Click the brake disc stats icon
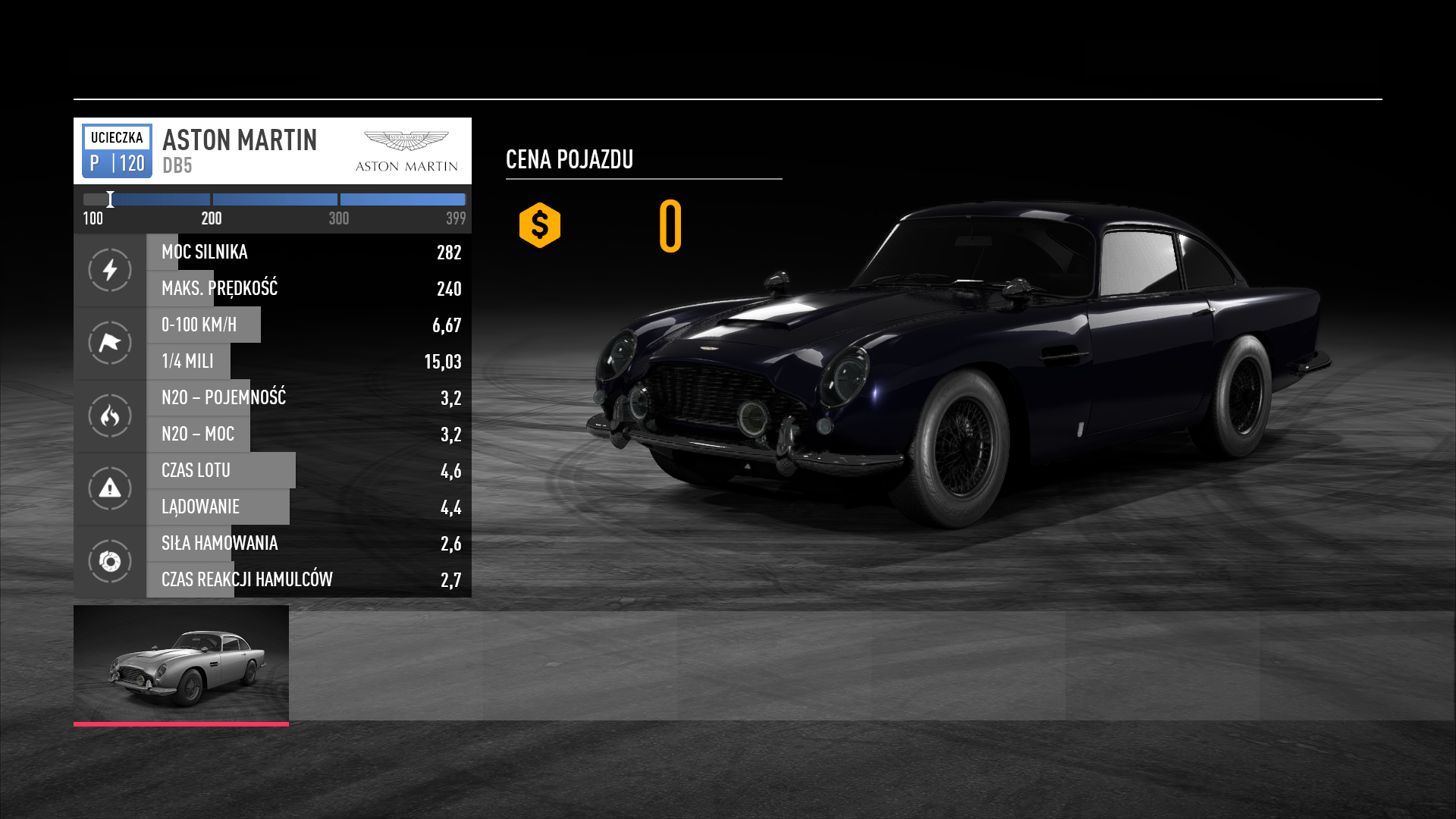 [x=110, y=561]
